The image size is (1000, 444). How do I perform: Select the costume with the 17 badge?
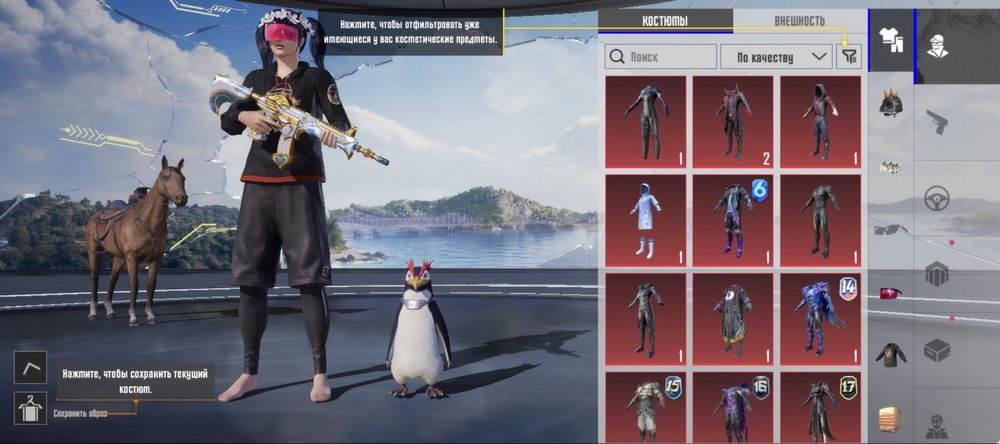click(x=820, y=407)
